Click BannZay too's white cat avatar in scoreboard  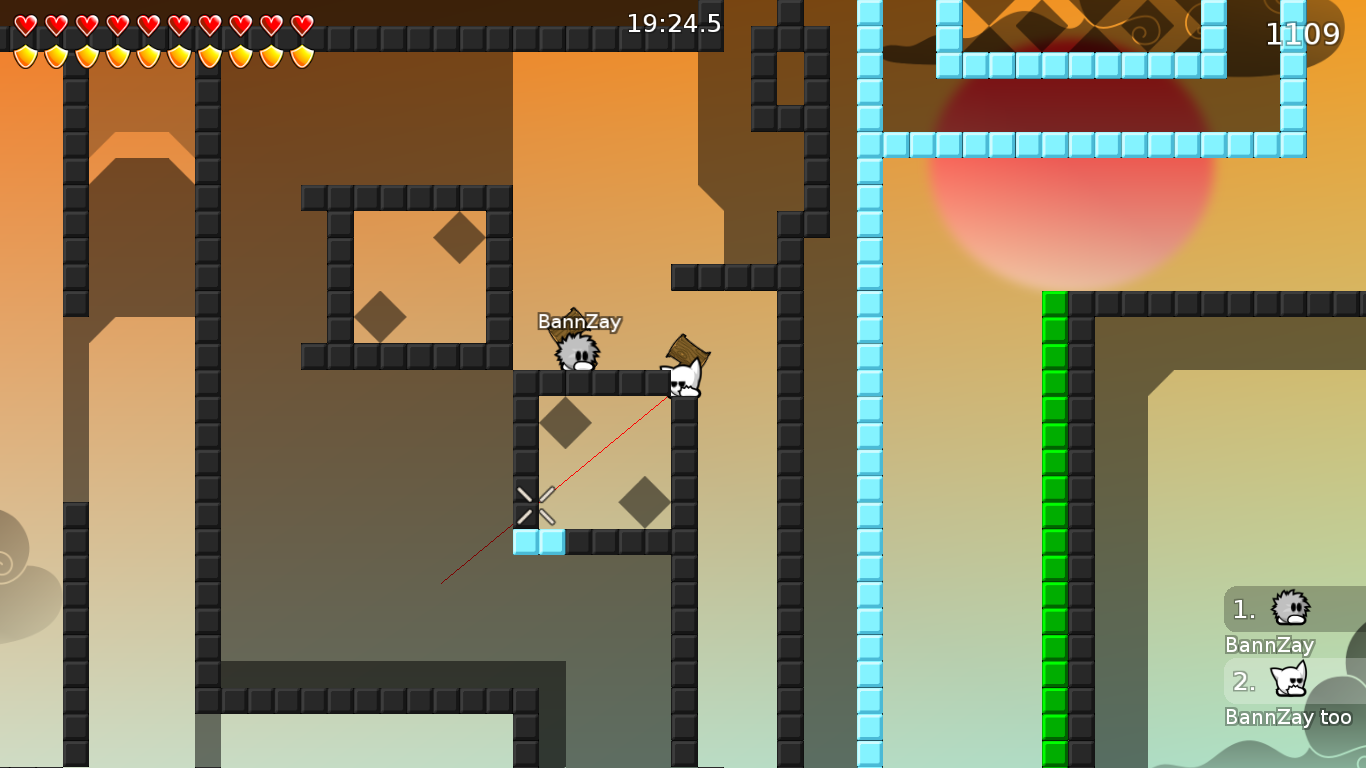pos(1288,681)
